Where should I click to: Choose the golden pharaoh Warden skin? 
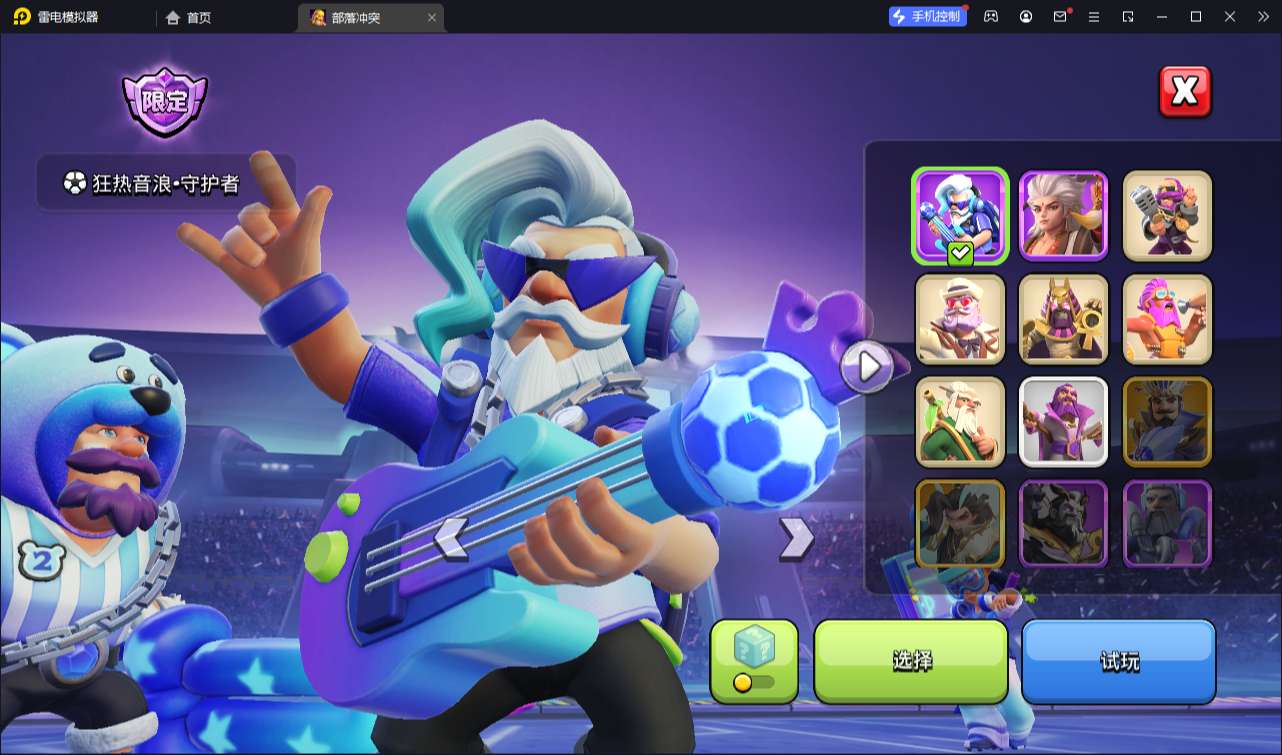[1063, 319]
